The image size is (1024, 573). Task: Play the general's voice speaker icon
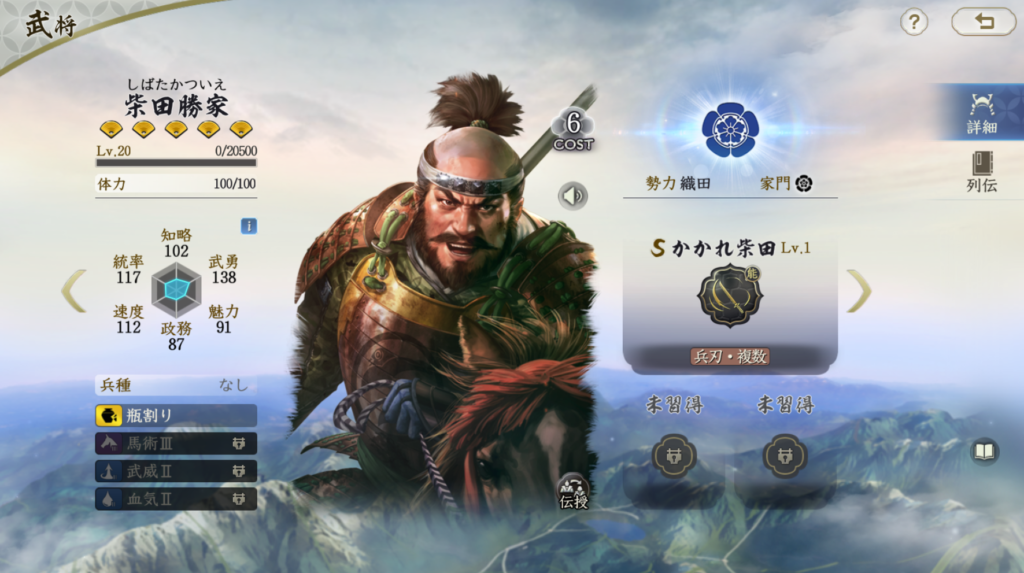573,195
